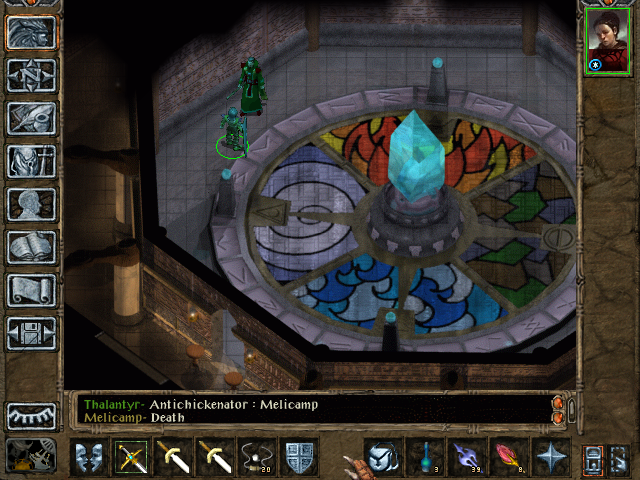Open the inventory screen
The image size is (640, 480).
click(x=31, y=161)
